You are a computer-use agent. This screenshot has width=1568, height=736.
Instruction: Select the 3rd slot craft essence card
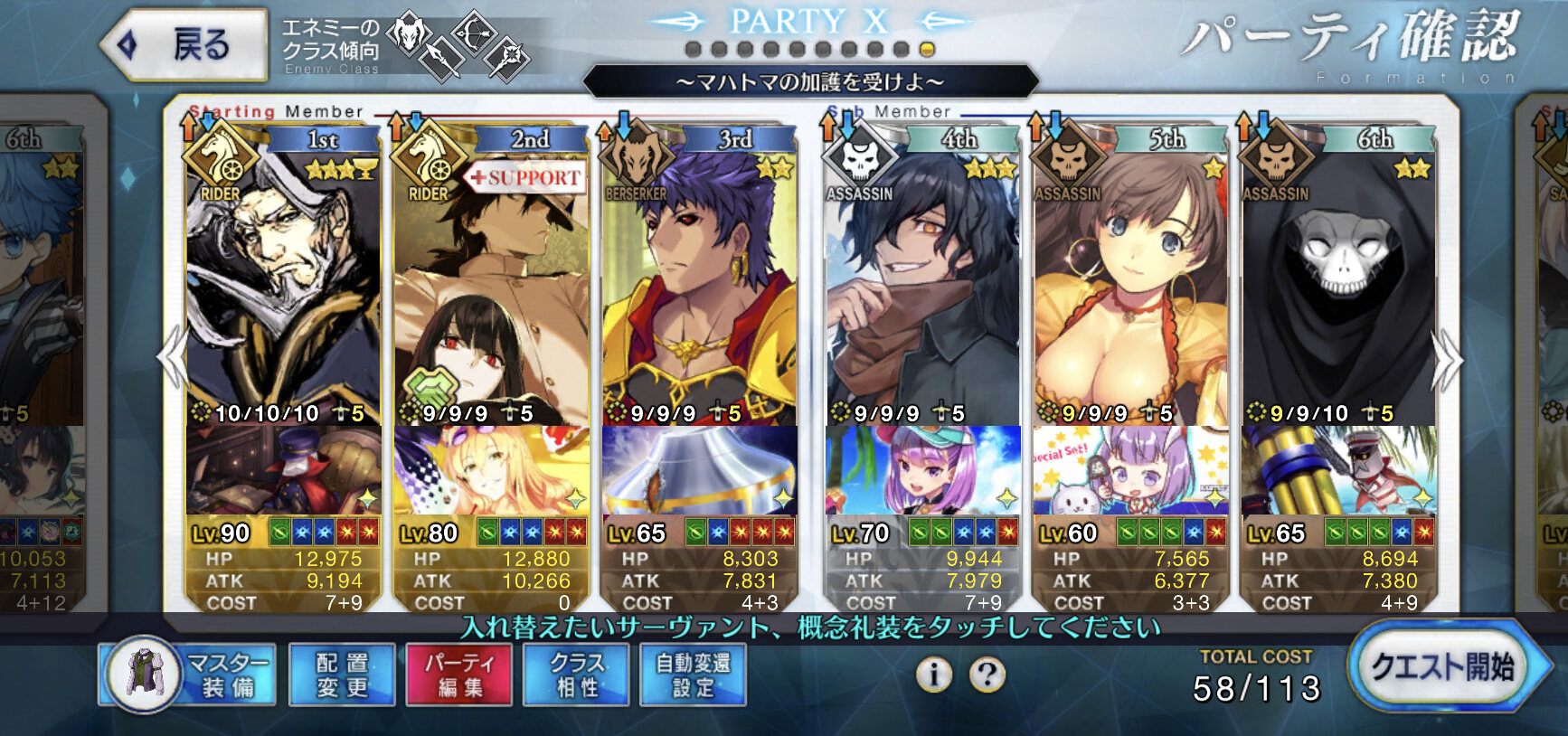point(699,470)
